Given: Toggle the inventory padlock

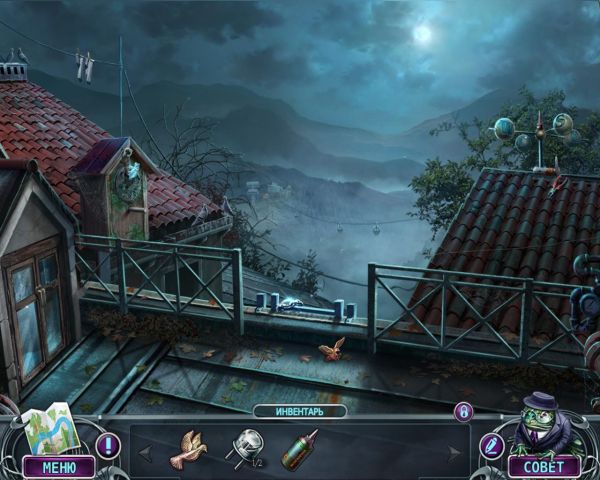Looking at the screenshot, I should pyautogui.click(x=463, y=411).
